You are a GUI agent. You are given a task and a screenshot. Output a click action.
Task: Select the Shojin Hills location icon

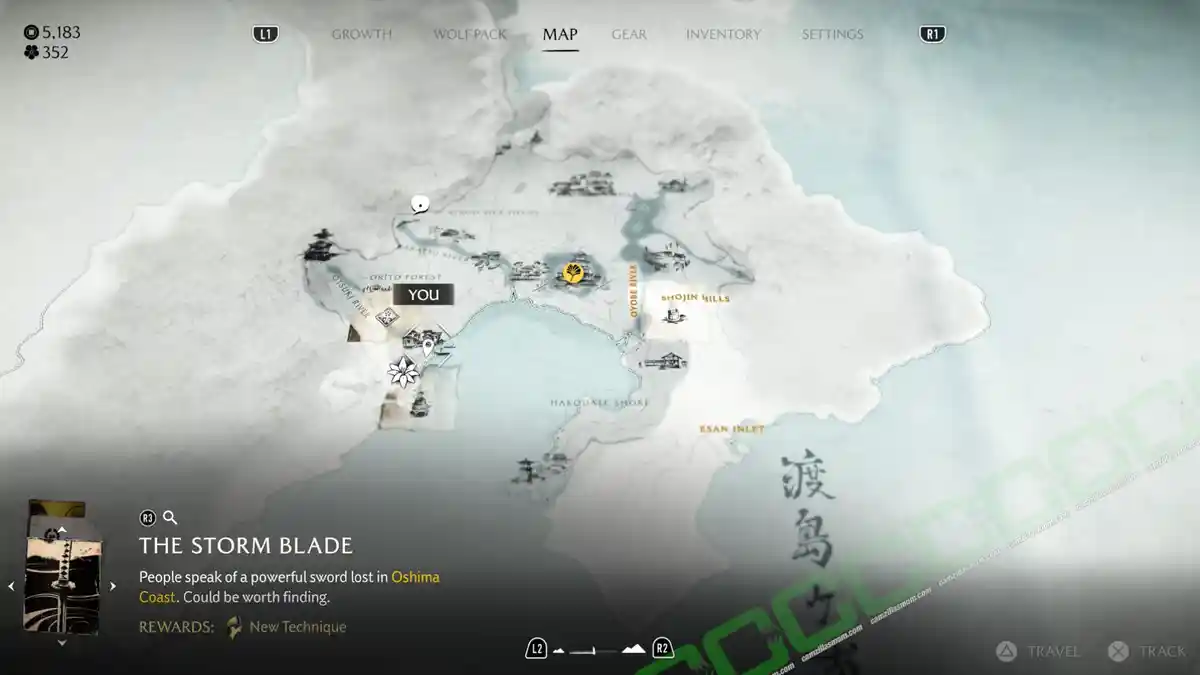(x=674, y=315)
